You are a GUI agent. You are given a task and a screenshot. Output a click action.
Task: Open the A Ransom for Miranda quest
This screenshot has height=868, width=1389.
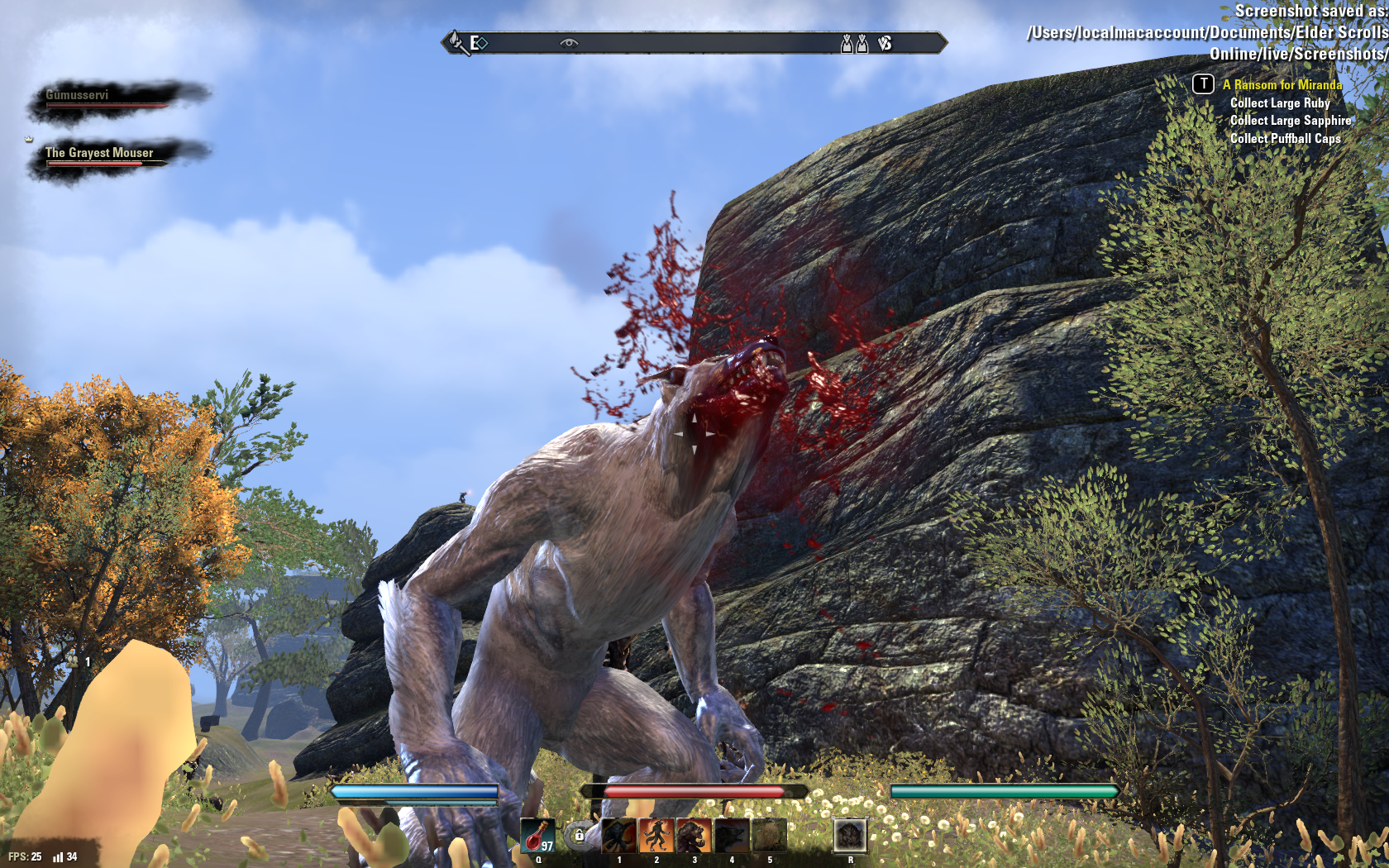point(1282,84)
